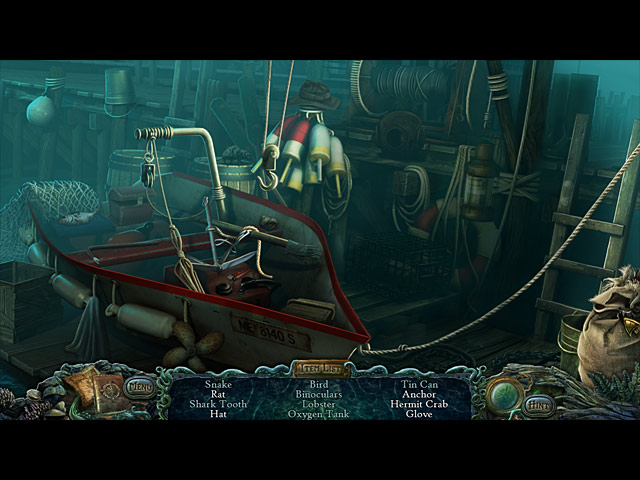Choose Oxygen Tank from the item list
Screen dimensions: 640x480
pyautogui.click(x=319, y=414)
